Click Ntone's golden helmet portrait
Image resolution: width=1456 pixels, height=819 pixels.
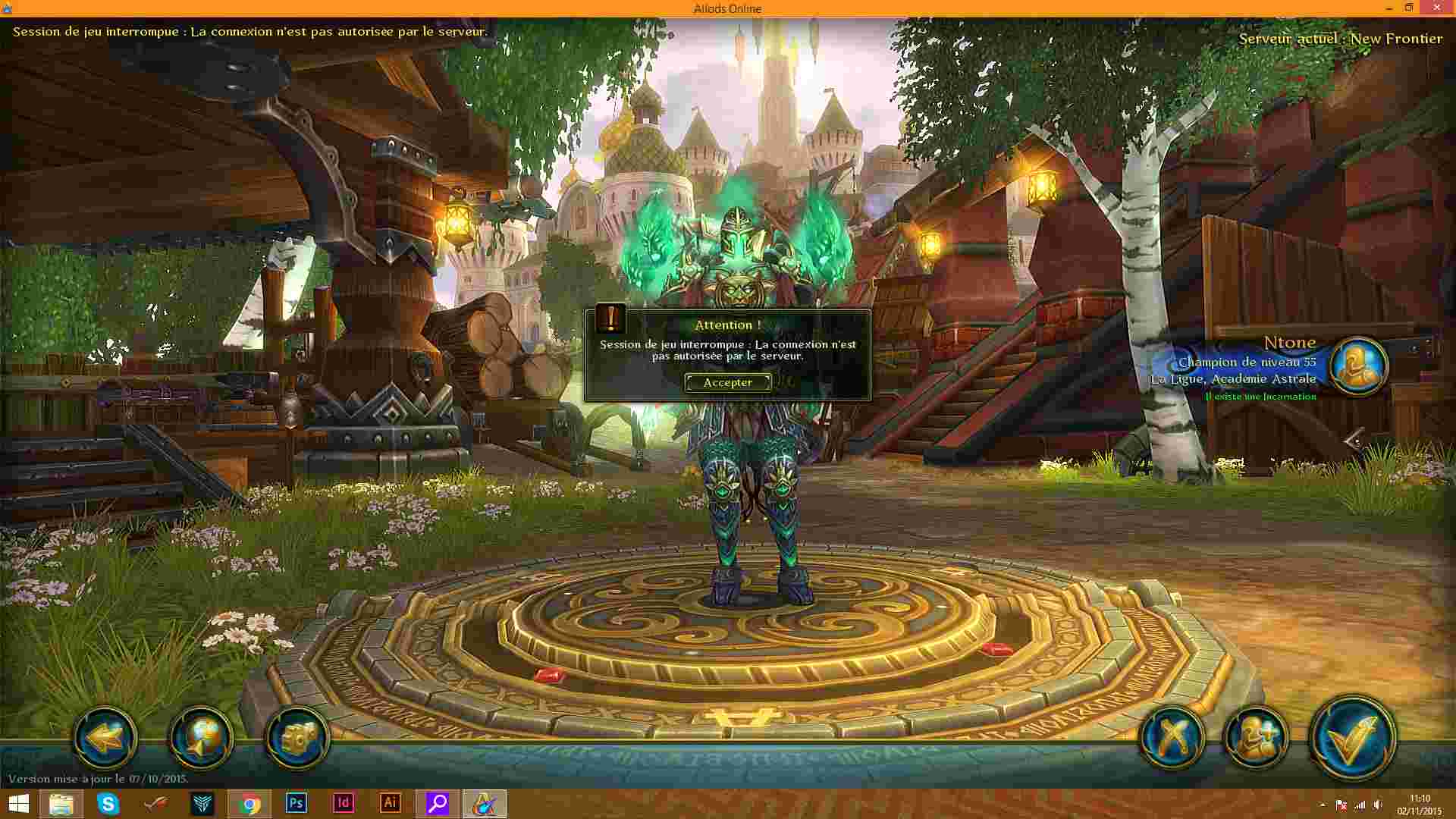pos(1358,366)
